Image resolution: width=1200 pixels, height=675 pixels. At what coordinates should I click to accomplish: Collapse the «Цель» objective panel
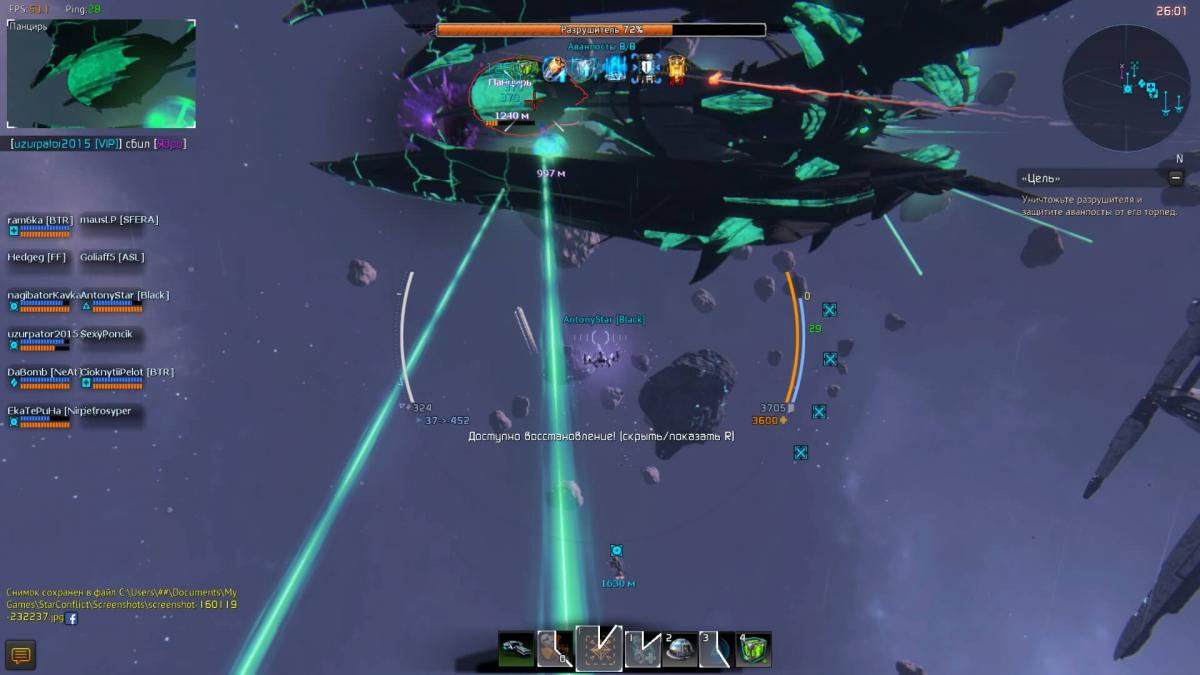coord(1176,178)
